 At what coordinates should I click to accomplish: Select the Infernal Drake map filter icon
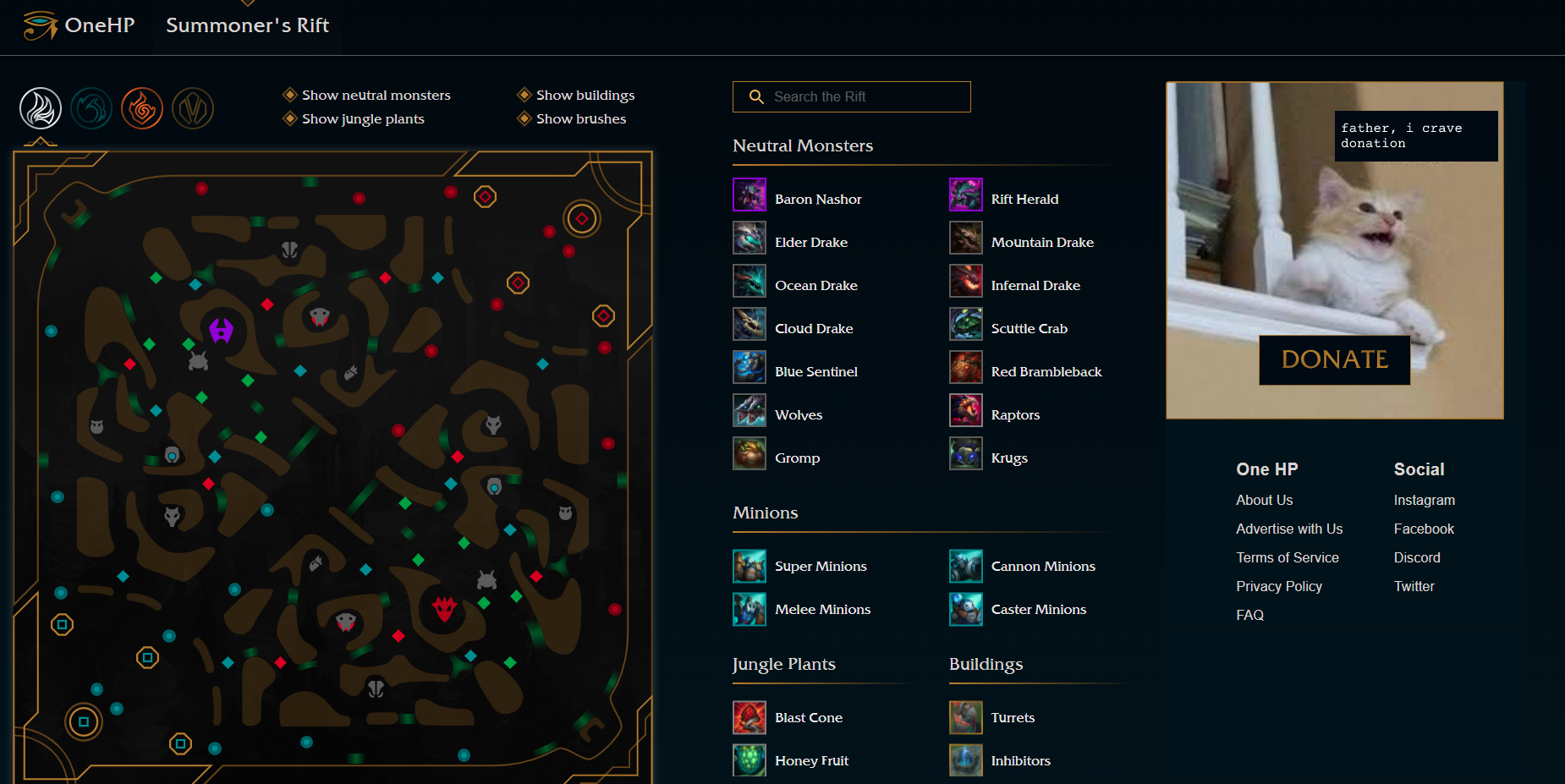pyautogui.click(x=142, y=108)
